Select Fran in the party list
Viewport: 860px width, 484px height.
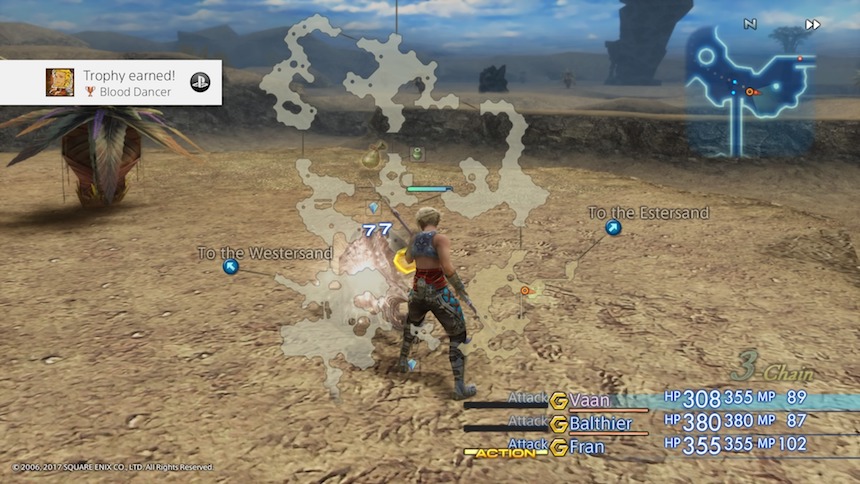point(586,447)
